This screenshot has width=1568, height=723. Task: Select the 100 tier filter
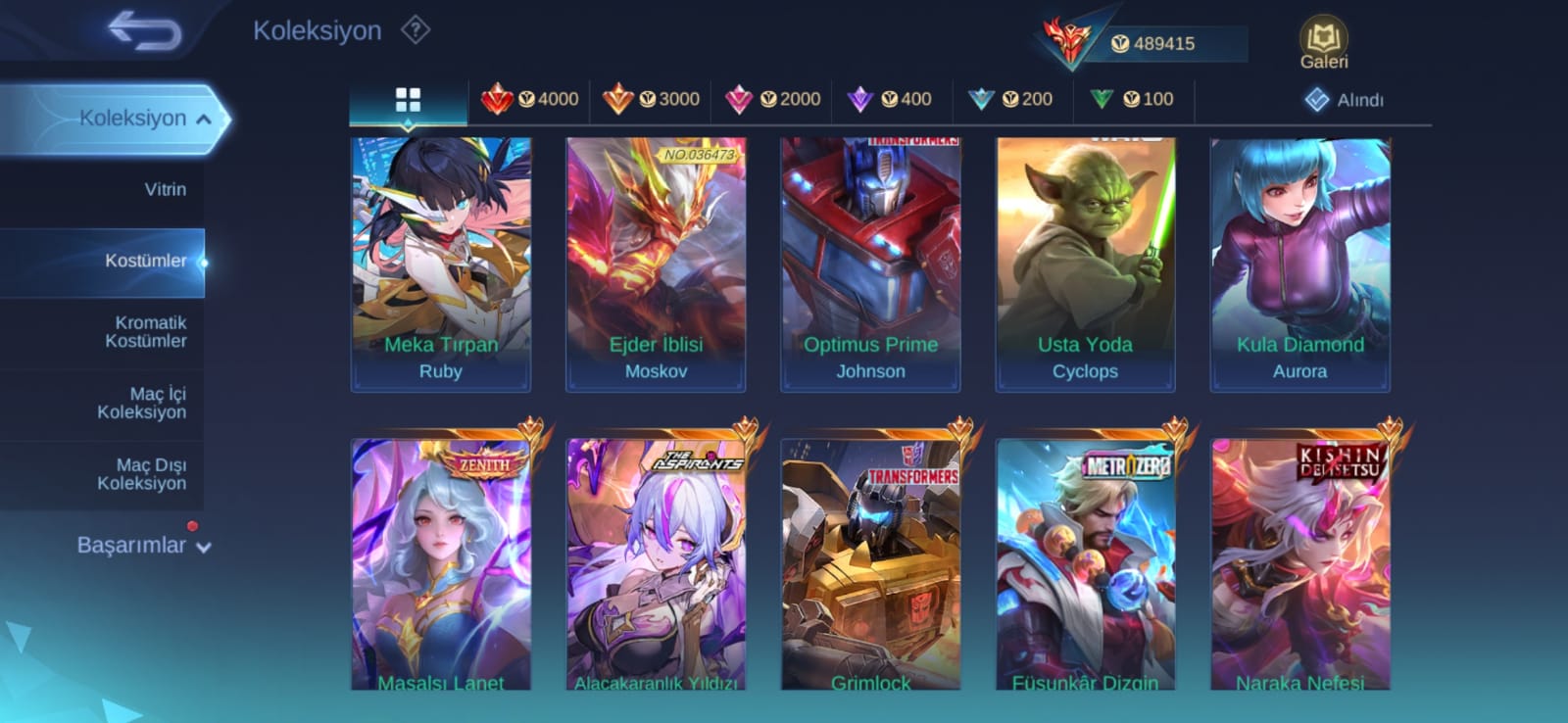click(x=1132, y=99)
